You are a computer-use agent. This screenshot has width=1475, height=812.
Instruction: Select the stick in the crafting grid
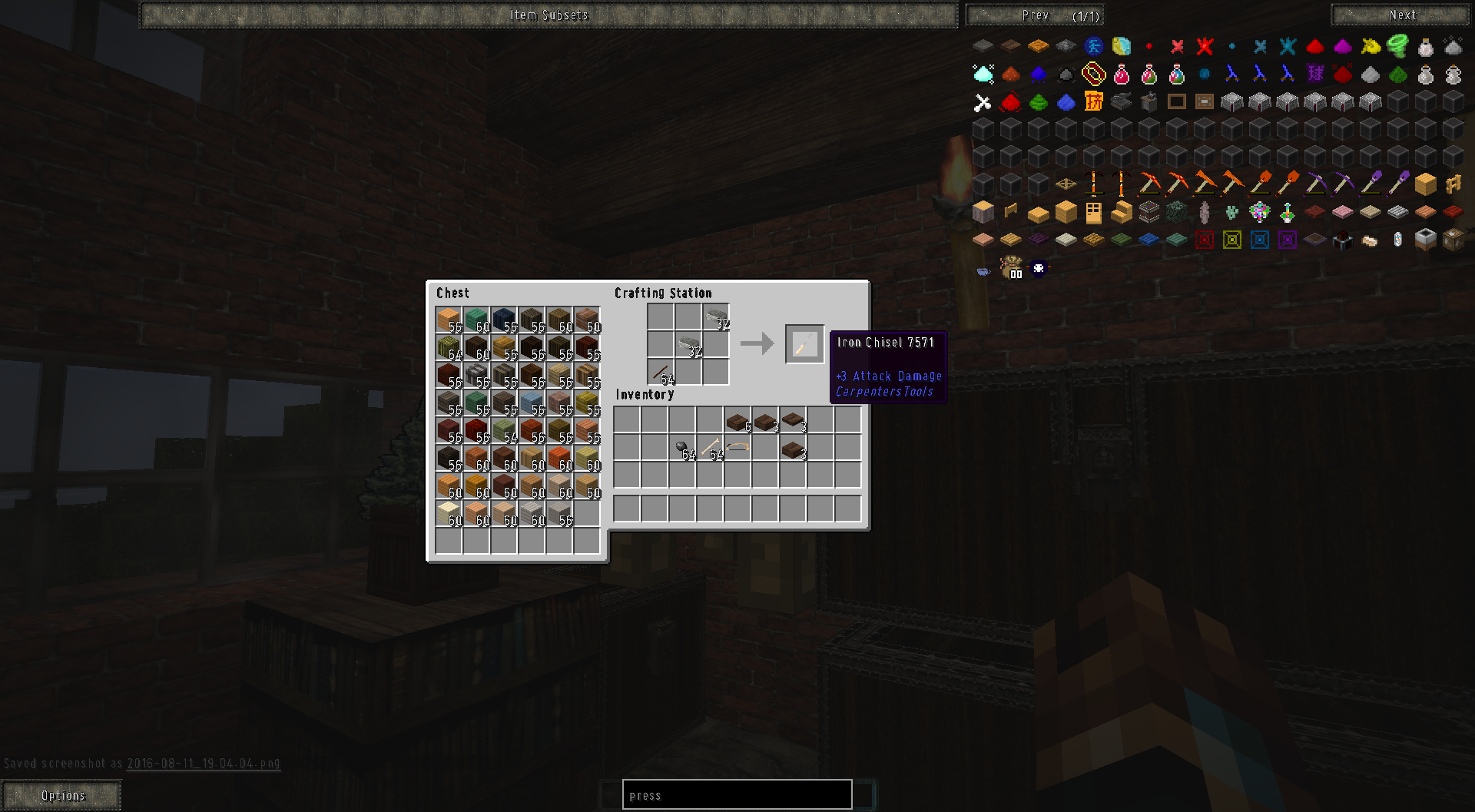[x=661, y=372]
